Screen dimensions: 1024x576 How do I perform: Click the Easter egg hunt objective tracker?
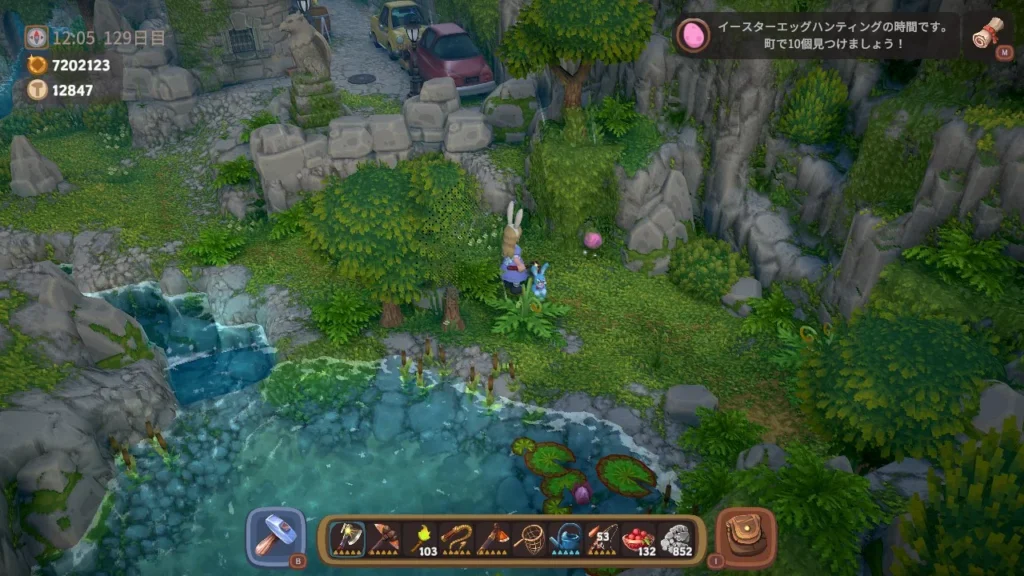point(820,35)
